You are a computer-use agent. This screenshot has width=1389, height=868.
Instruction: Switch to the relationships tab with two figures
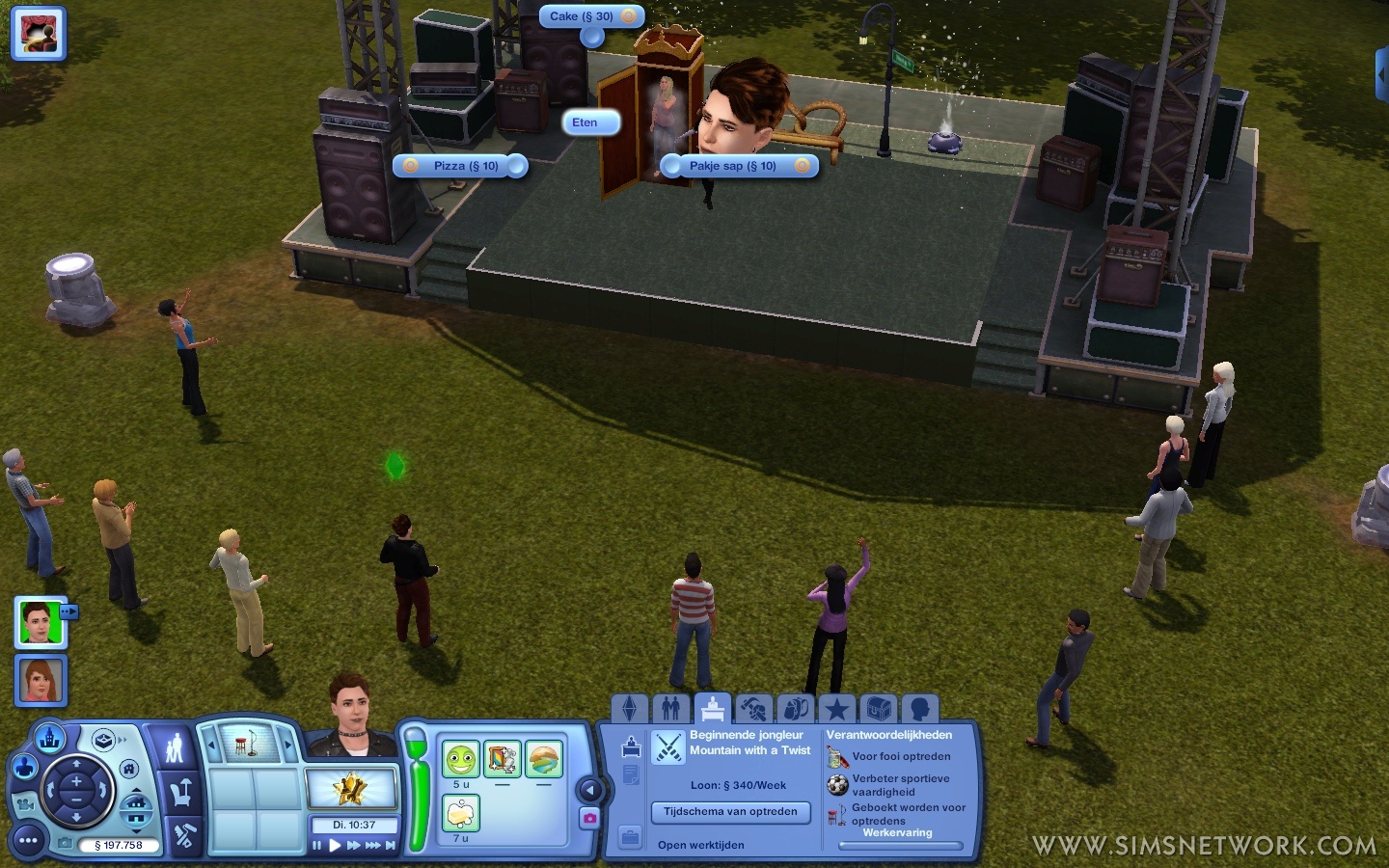(671, 709)
